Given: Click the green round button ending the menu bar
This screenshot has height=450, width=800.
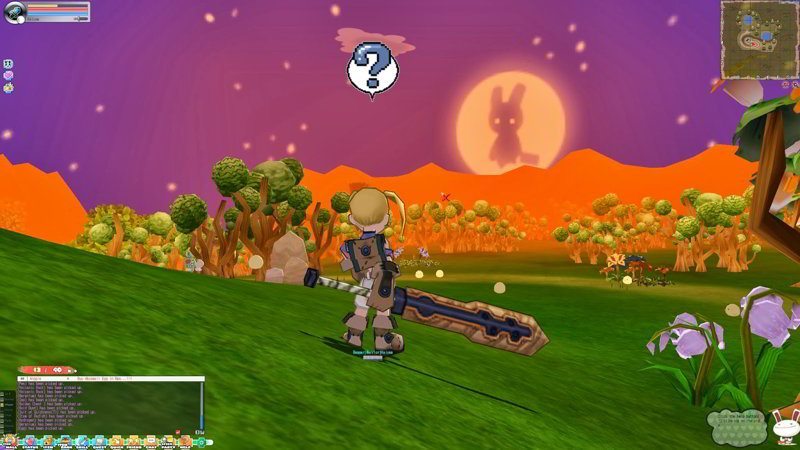Looking at the screenshot, I should (201, 442).
